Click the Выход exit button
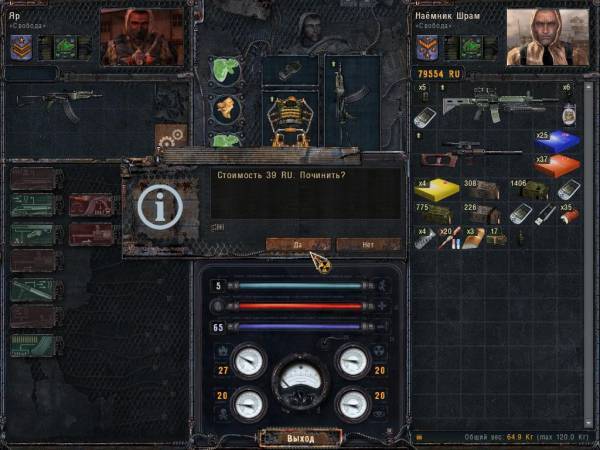 pos(300,438)
